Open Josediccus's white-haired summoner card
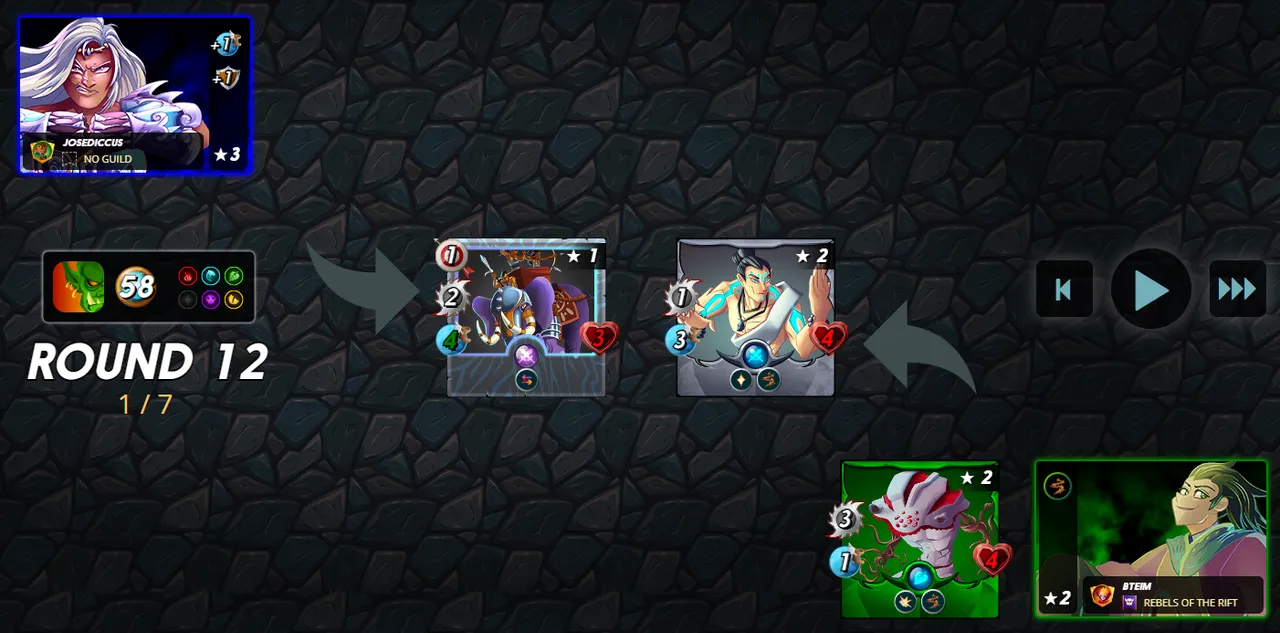The height and width of the screenshot is (633, 1280). click(135, 95)
